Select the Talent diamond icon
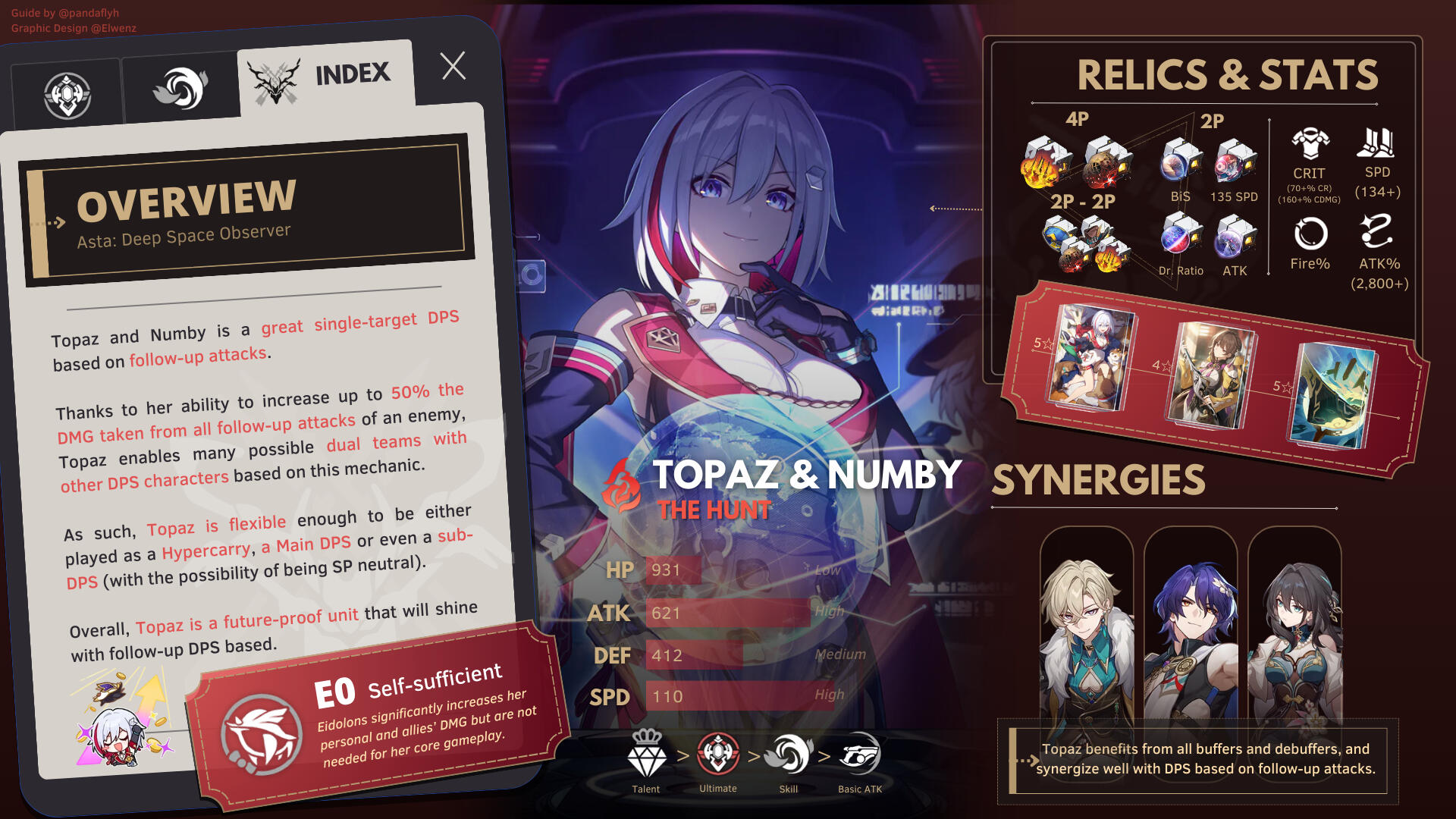The image size is (1456, 819). 646,755
